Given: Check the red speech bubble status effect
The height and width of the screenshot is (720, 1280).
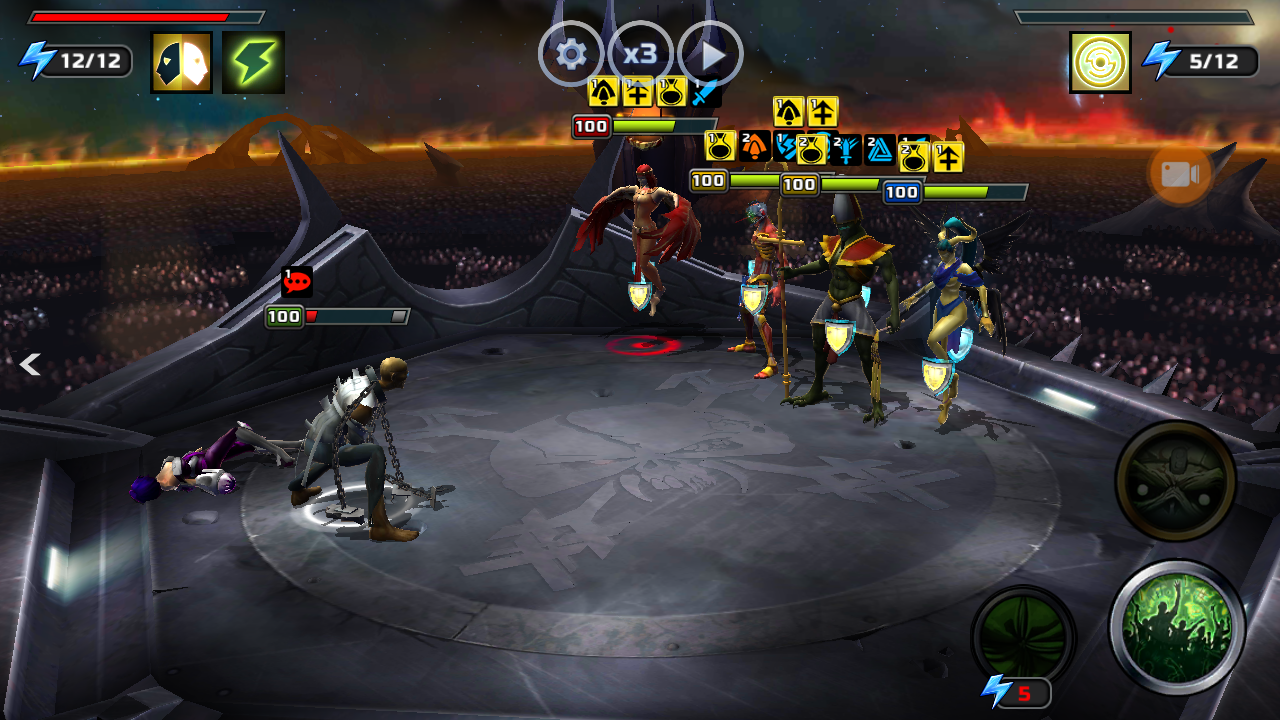Looking at the screenshot, I should coord(297,283).
